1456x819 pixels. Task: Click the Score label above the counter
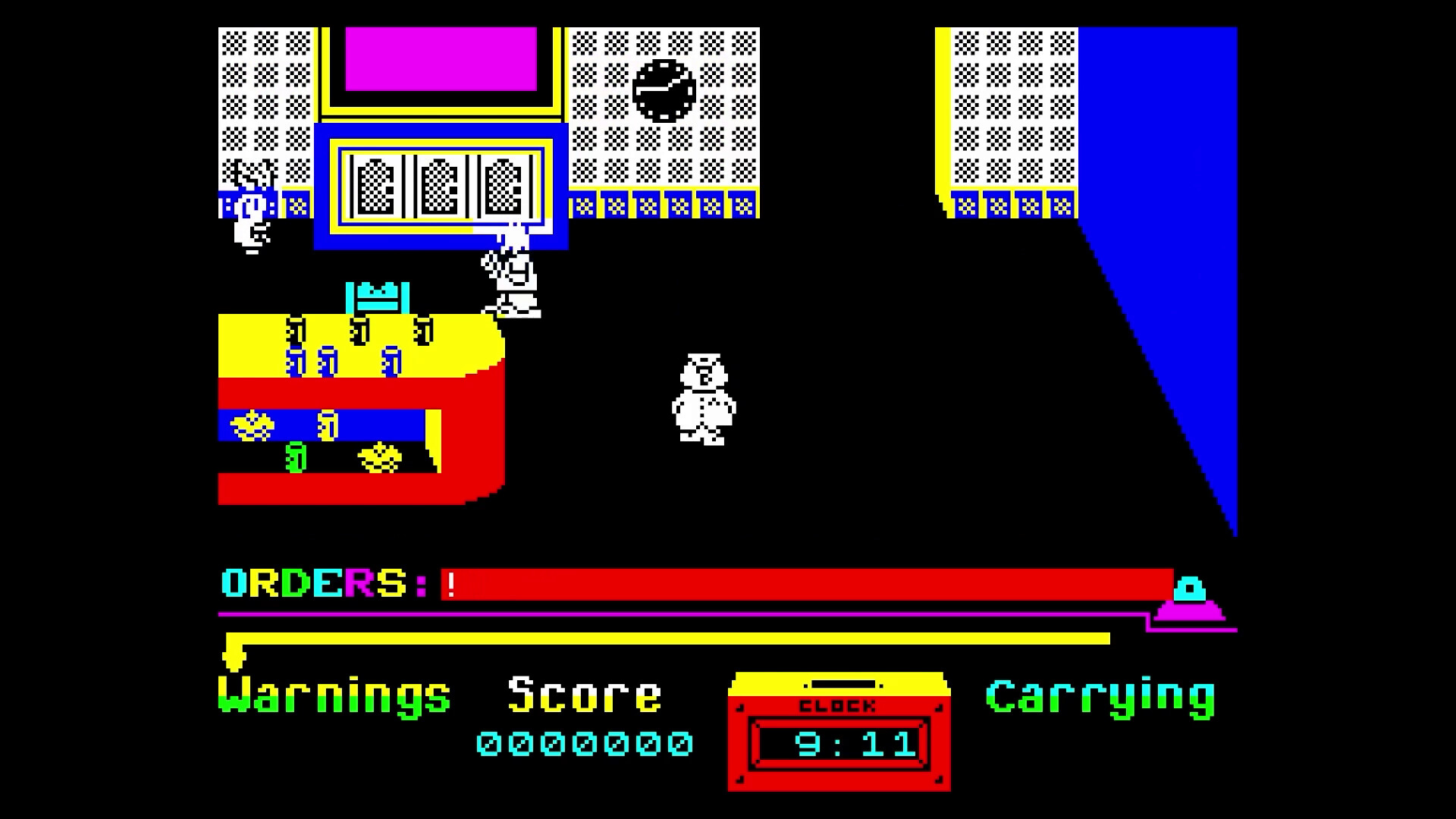click(x=584, y=692)
